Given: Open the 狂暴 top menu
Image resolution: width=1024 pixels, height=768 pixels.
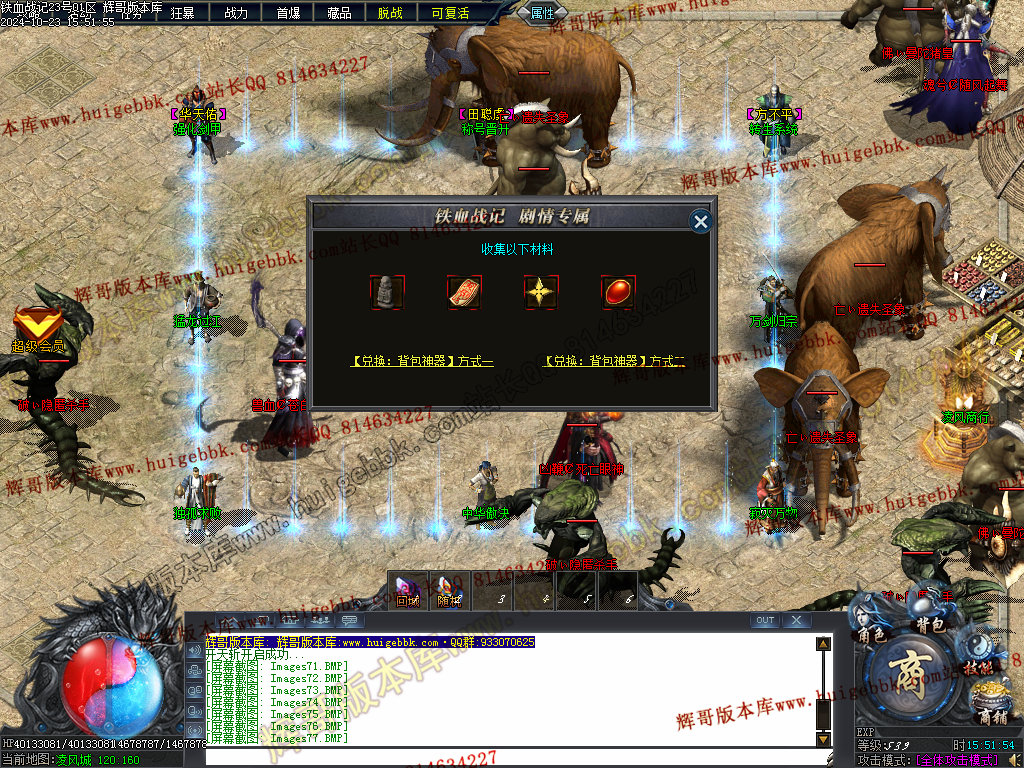Looking at the screenshot, I should pos(183,13).
